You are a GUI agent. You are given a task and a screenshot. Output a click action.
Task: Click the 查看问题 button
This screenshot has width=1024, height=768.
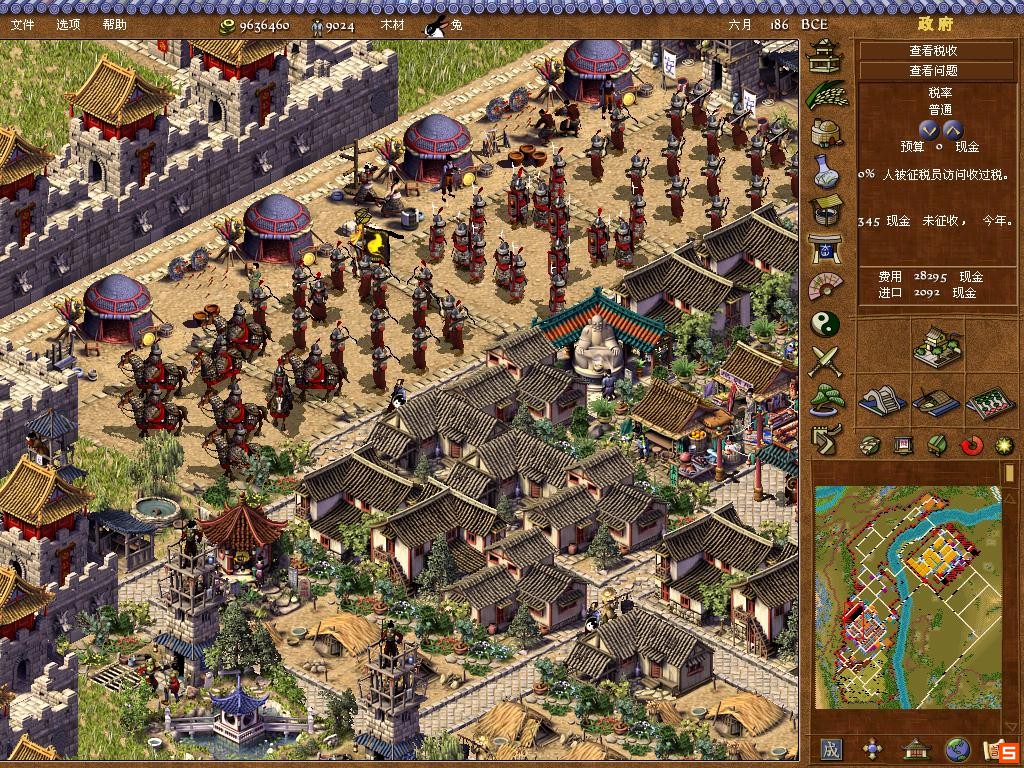[933, 71]
